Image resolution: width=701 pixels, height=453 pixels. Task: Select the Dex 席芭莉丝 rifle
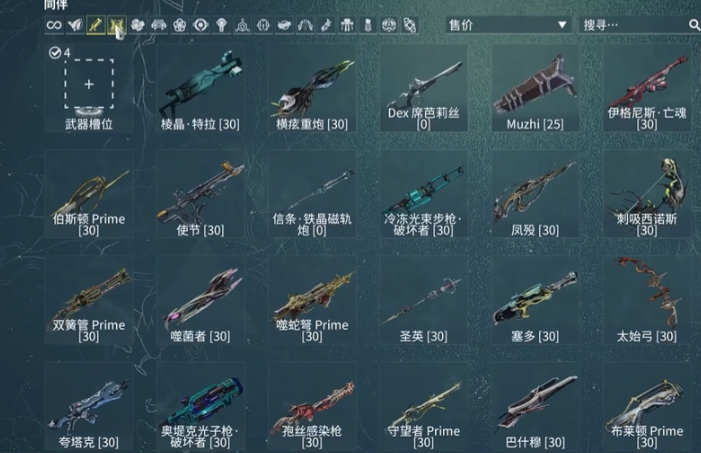(423, 89)
